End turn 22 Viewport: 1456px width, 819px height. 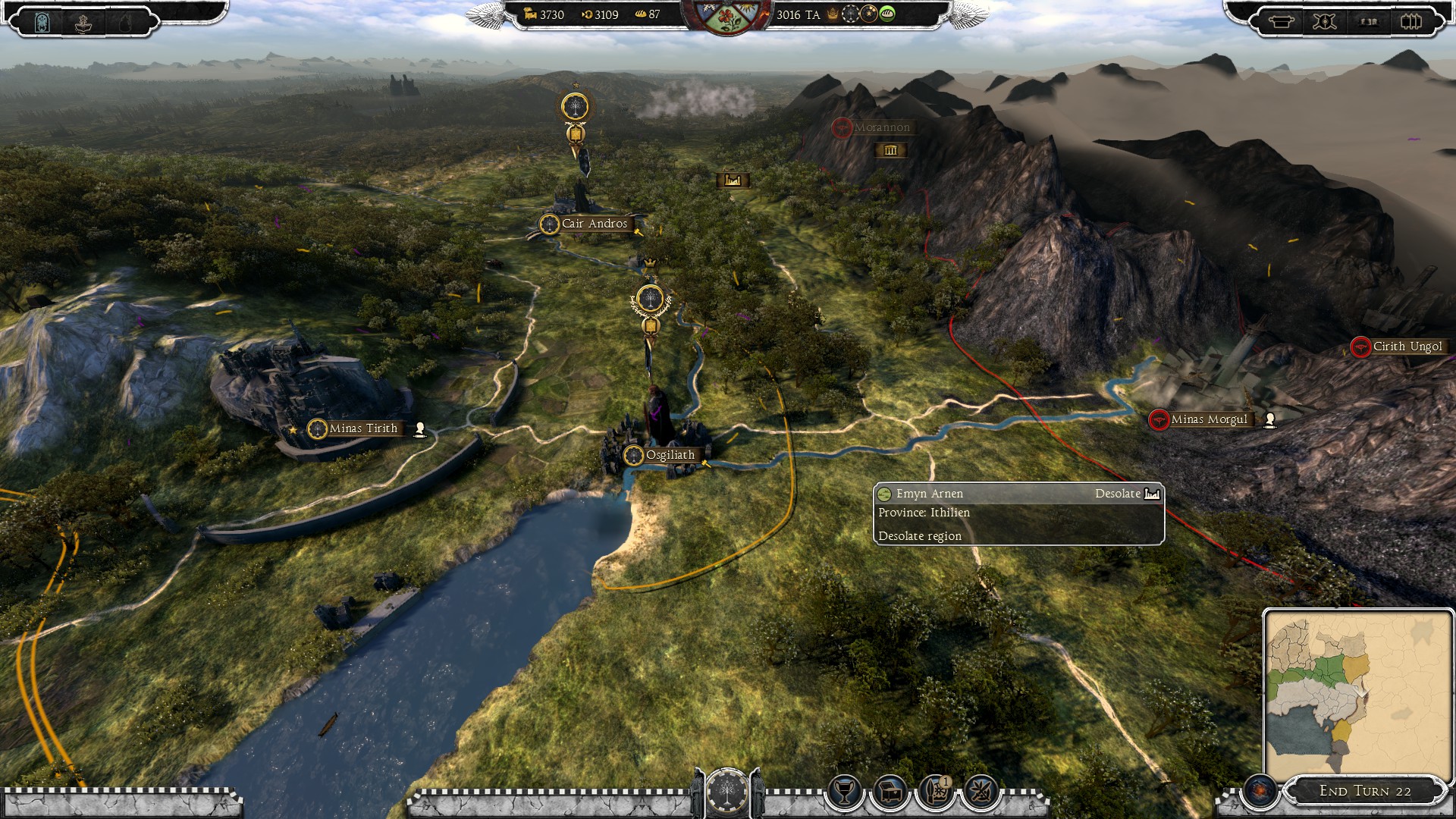click(x=1365, y=791)
